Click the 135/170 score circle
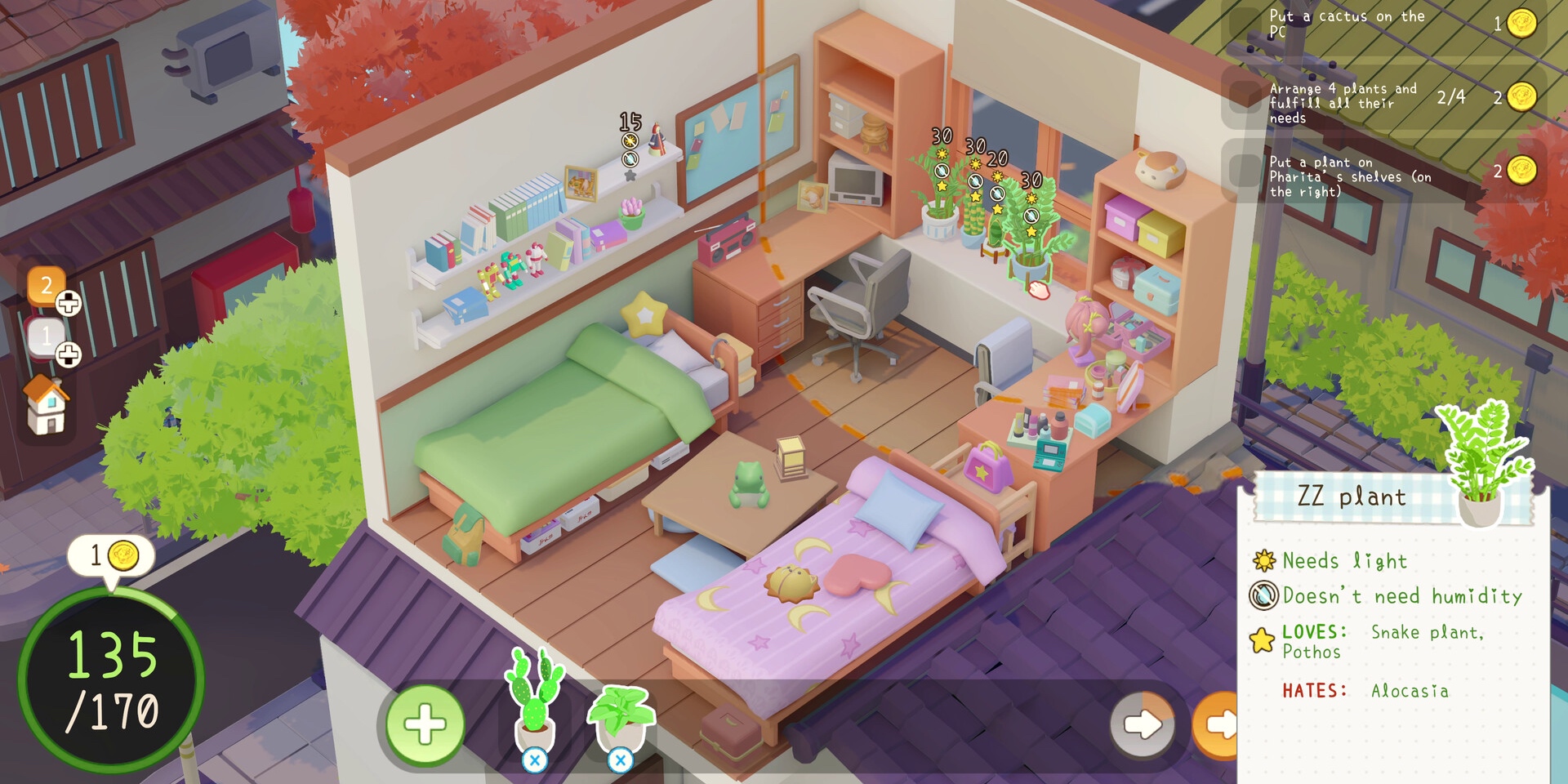1568x784 pixels. click(111, 679)
